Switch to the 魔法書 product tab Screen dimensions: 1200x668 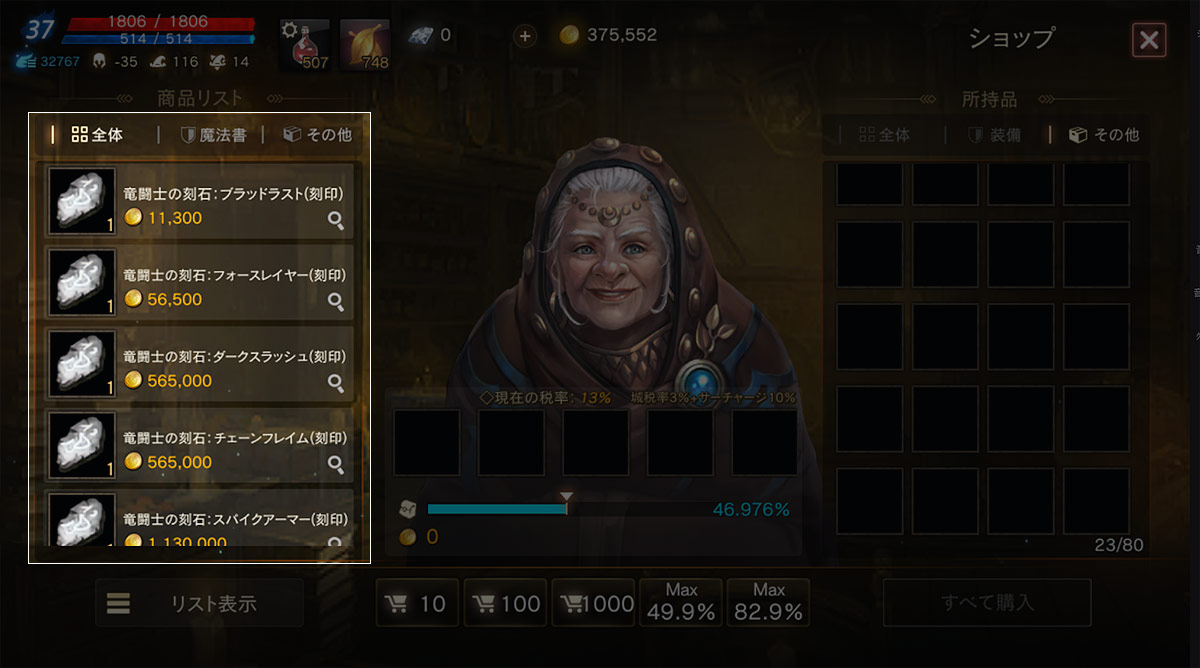pyautogui.click(x=213, y=135)
